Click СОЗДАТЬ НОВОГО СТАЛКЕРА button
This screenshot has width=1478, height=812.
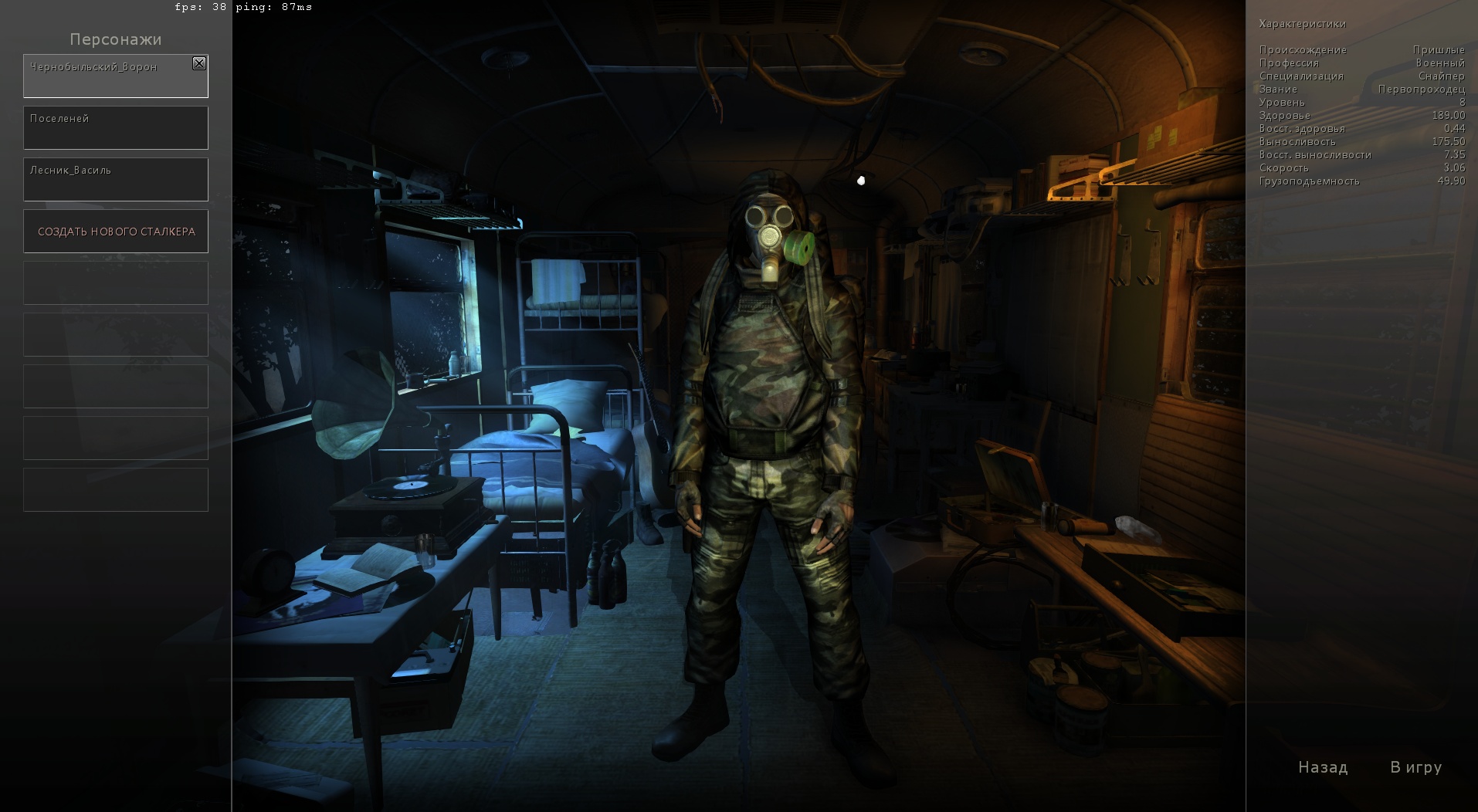pos(116,232)
